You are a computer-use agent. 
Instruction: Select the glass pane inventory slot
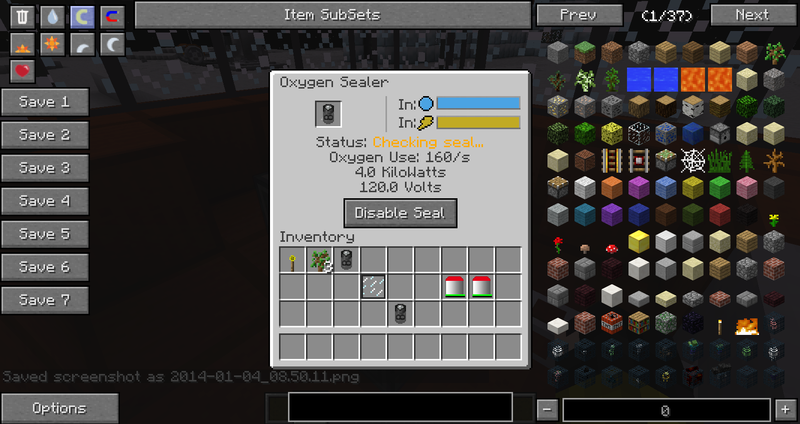373,287
